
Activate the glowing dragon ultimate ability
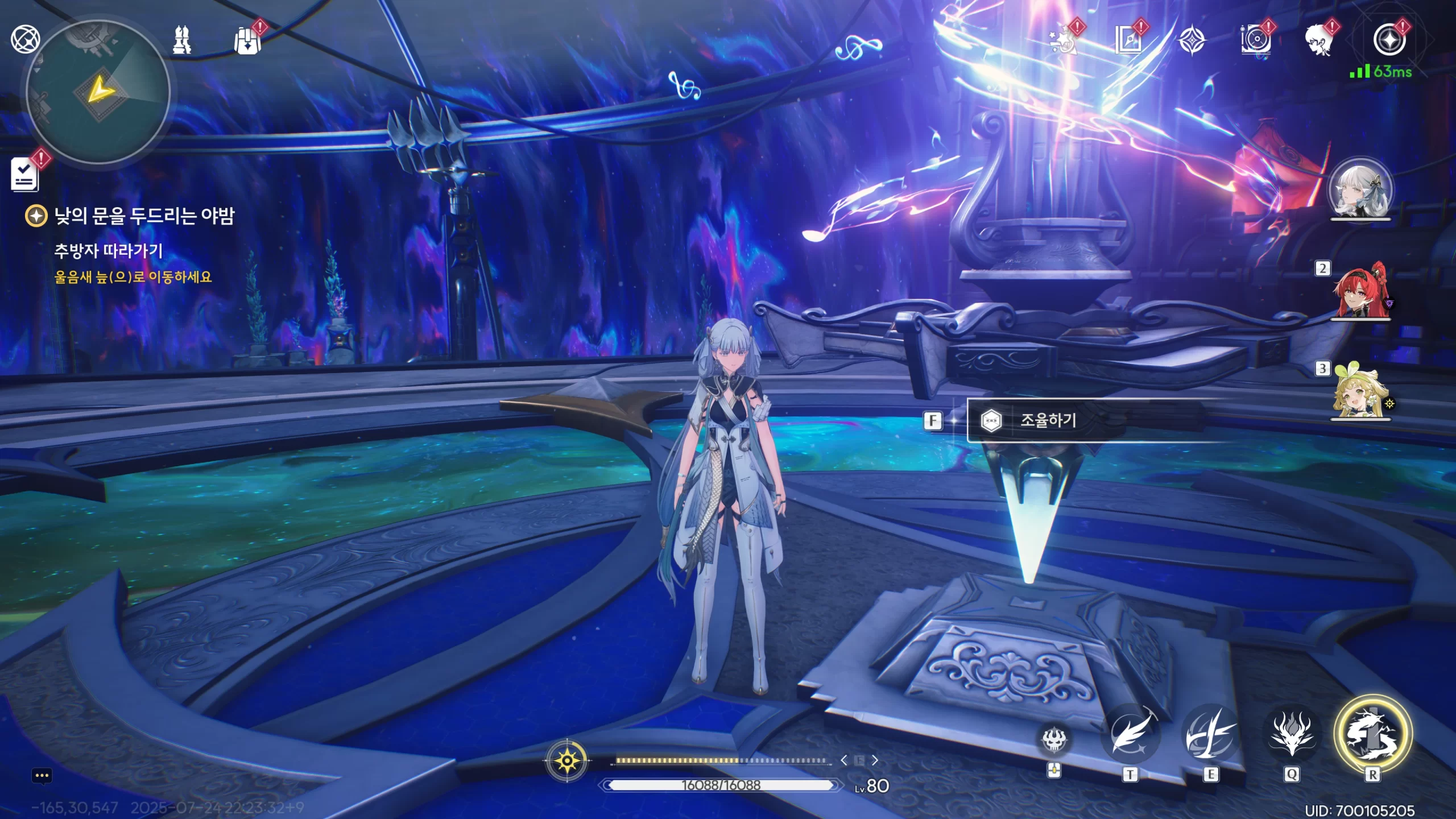pos(1372,734)
